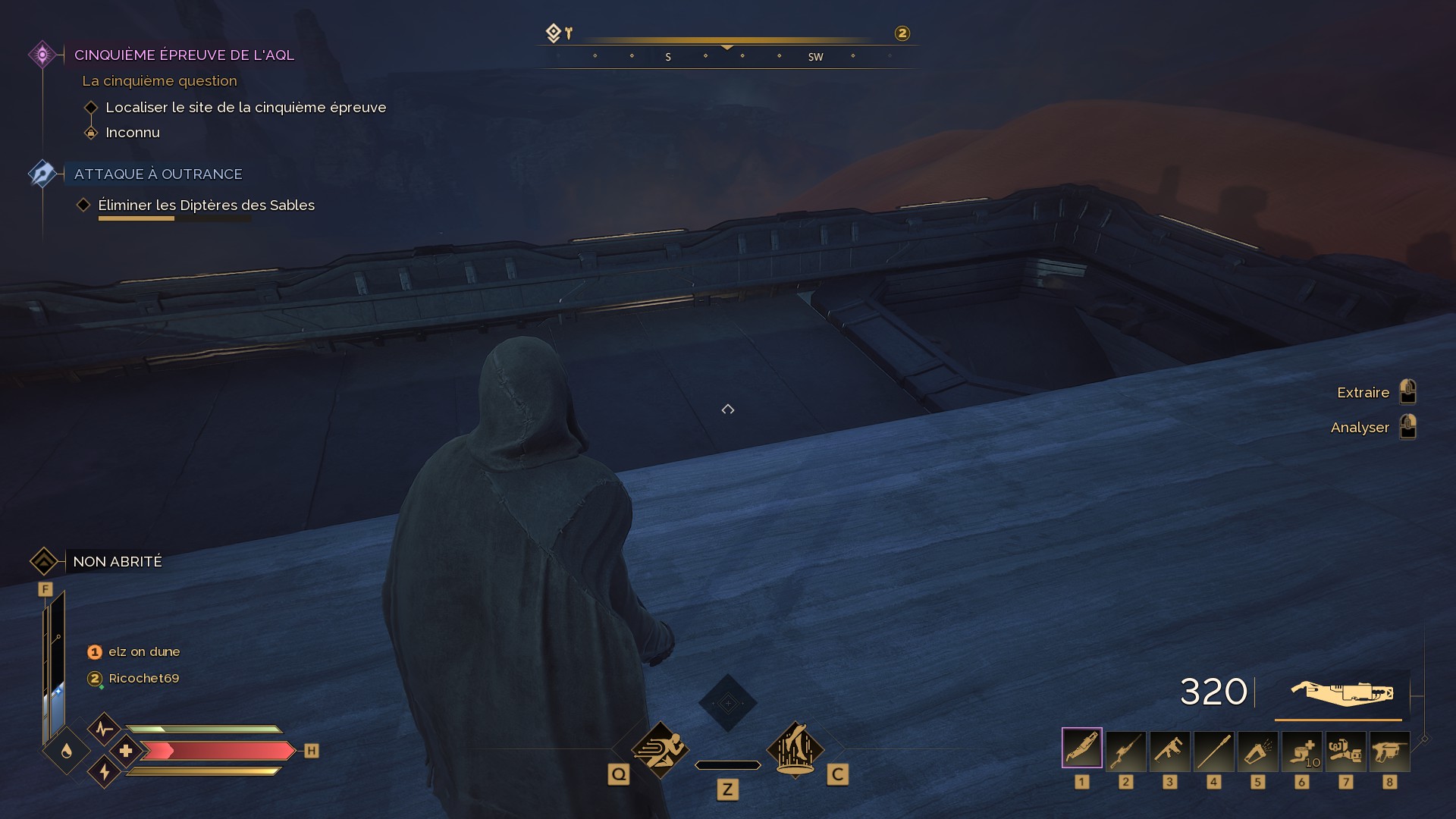Select party member elz on dune
Screen dimensions: 1456x819
tap(143, 651)
